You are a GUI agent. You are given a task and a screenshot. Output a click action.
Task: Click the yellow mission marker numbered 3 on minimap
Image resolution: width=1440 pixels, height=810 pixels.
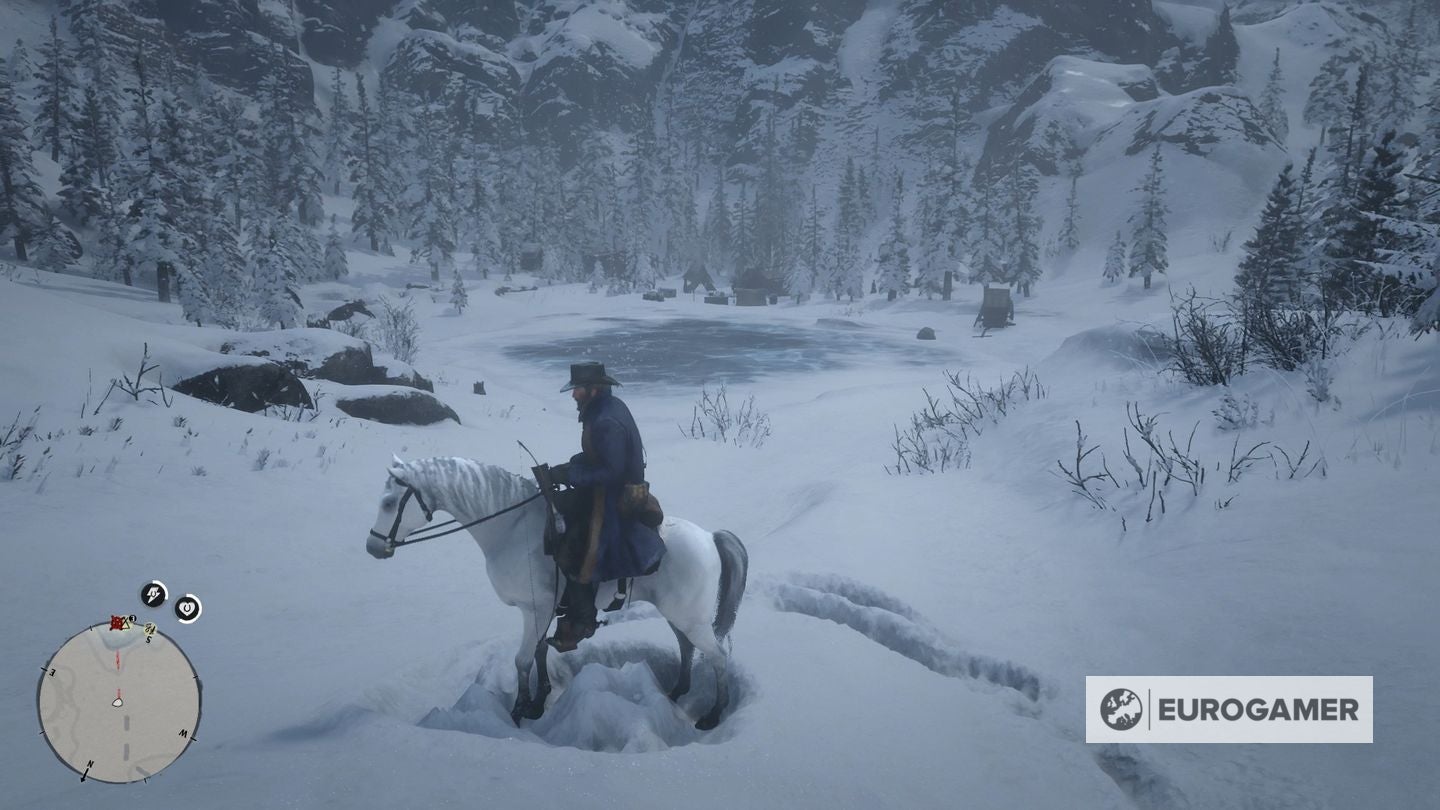[x=132, y=619]
